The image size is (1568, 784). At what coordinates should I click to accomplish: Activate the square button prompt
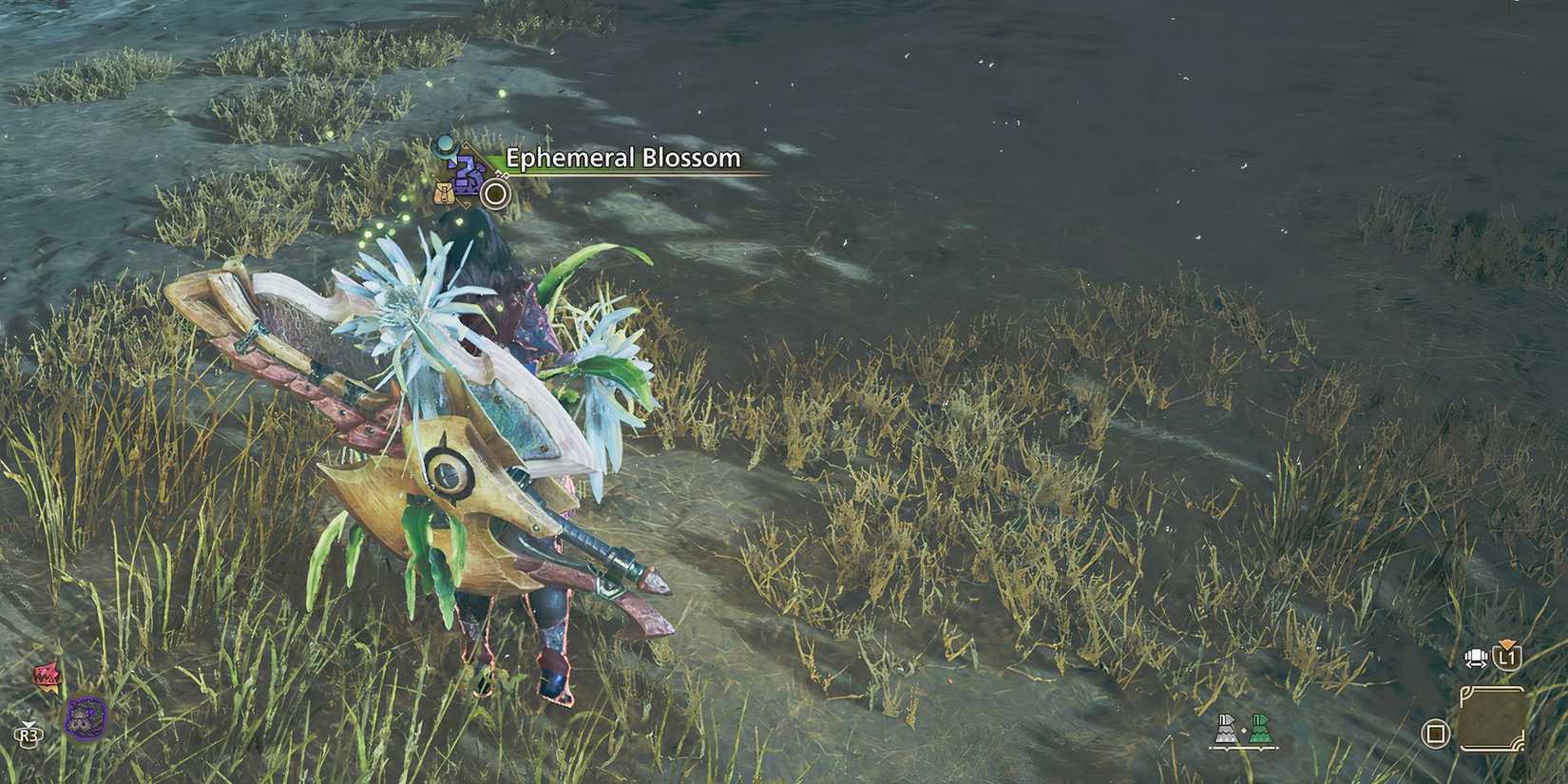[x=1436, y=733]
